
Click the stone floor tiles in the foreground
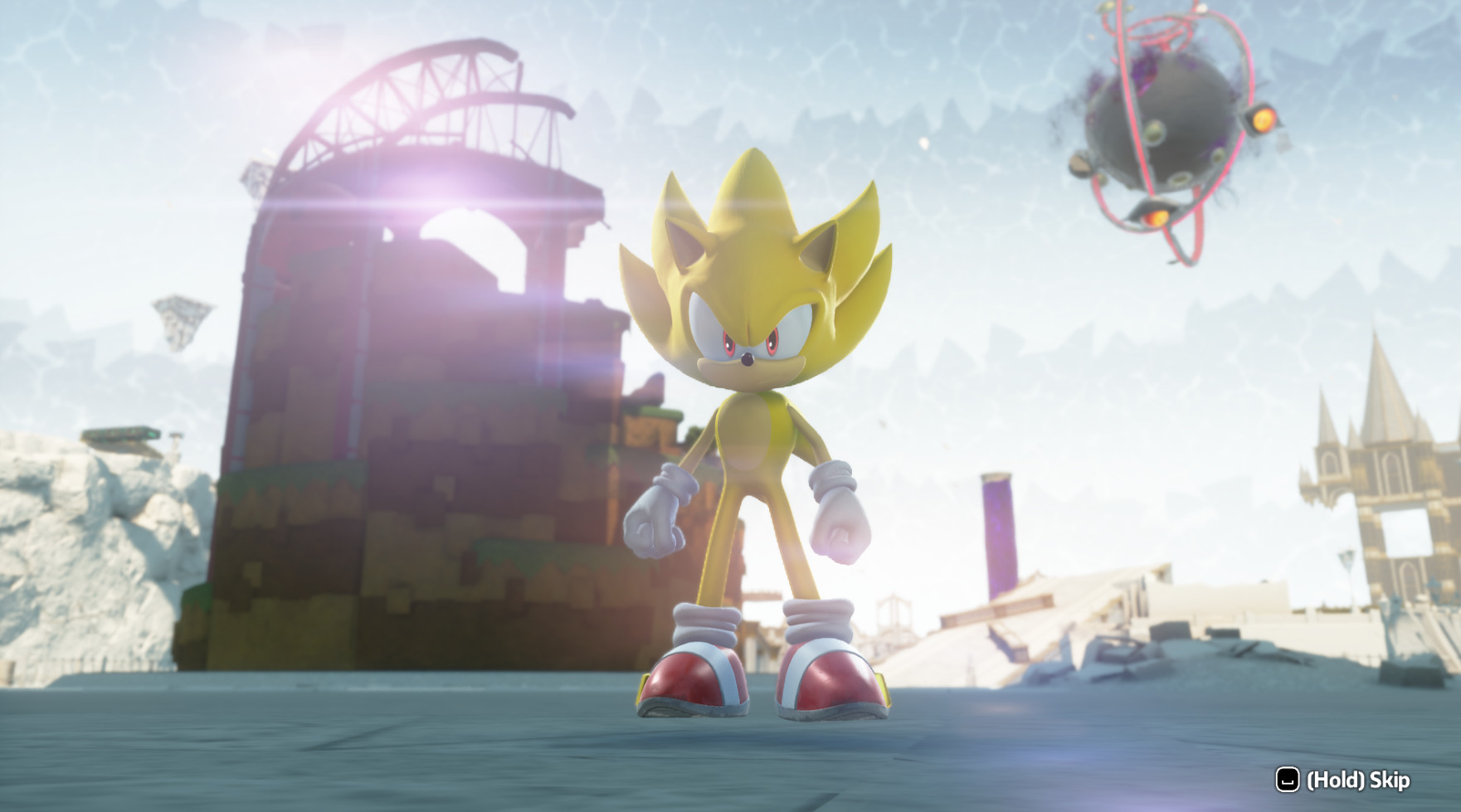pos(498,771)
